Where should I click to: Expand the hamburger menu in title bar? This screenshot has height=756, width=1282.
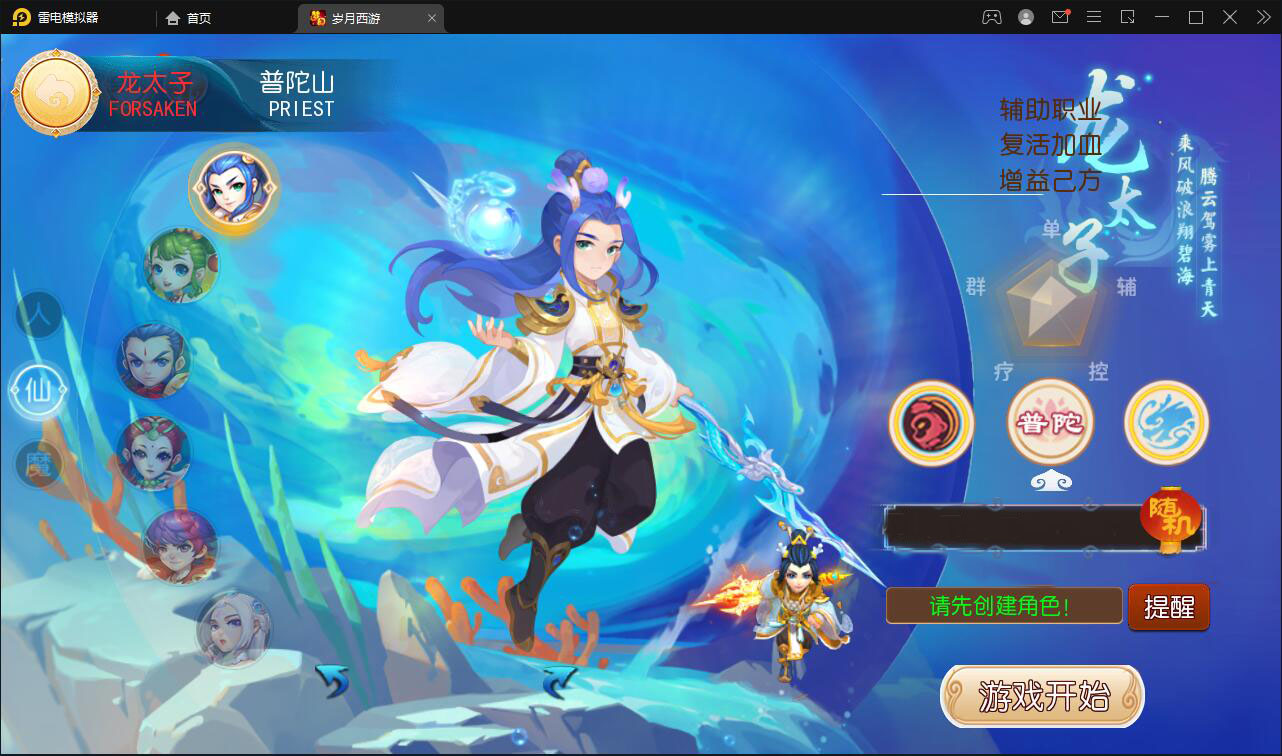point(1094,17)
